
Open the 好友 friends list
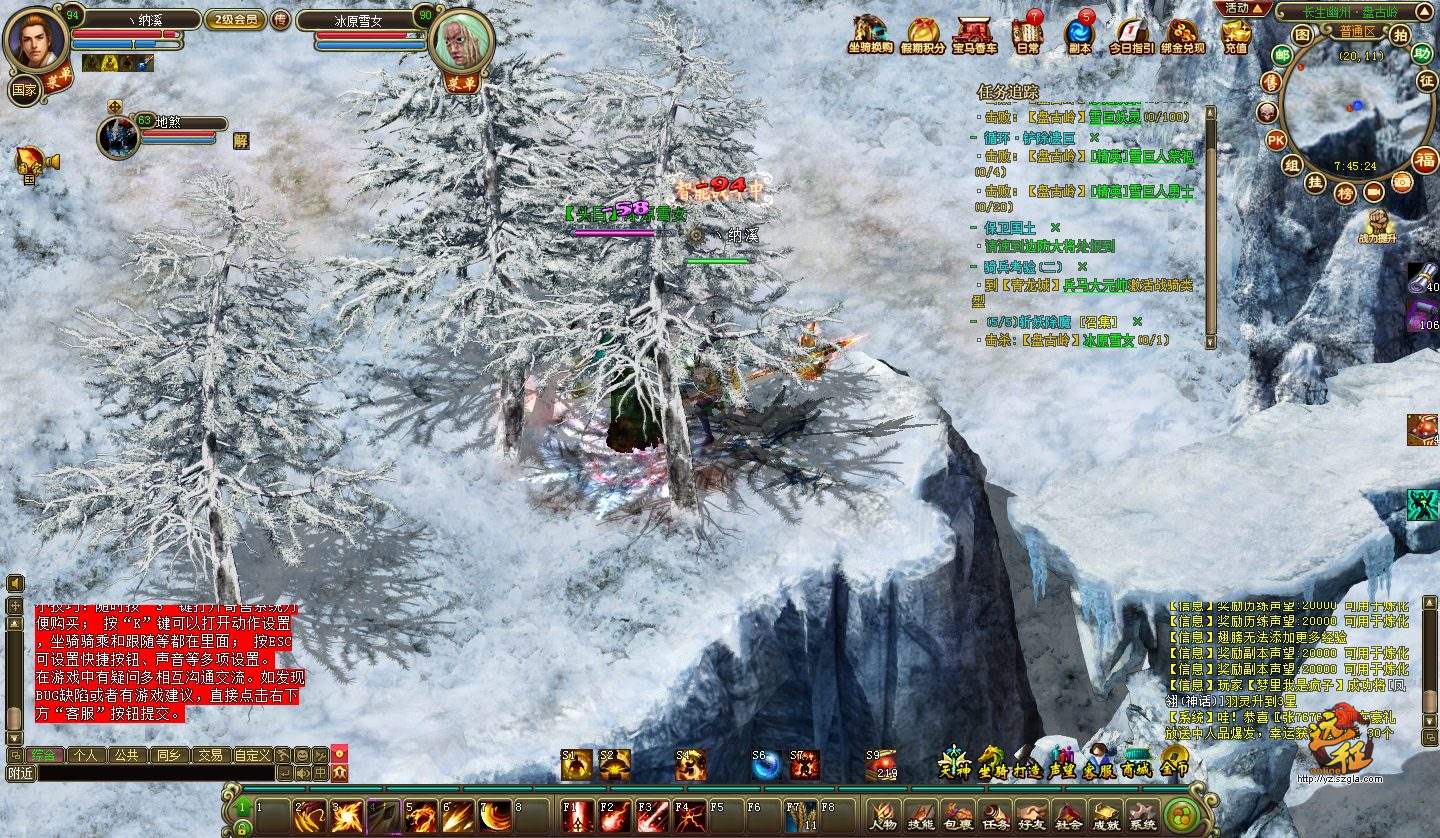(x=1031, y=816)
